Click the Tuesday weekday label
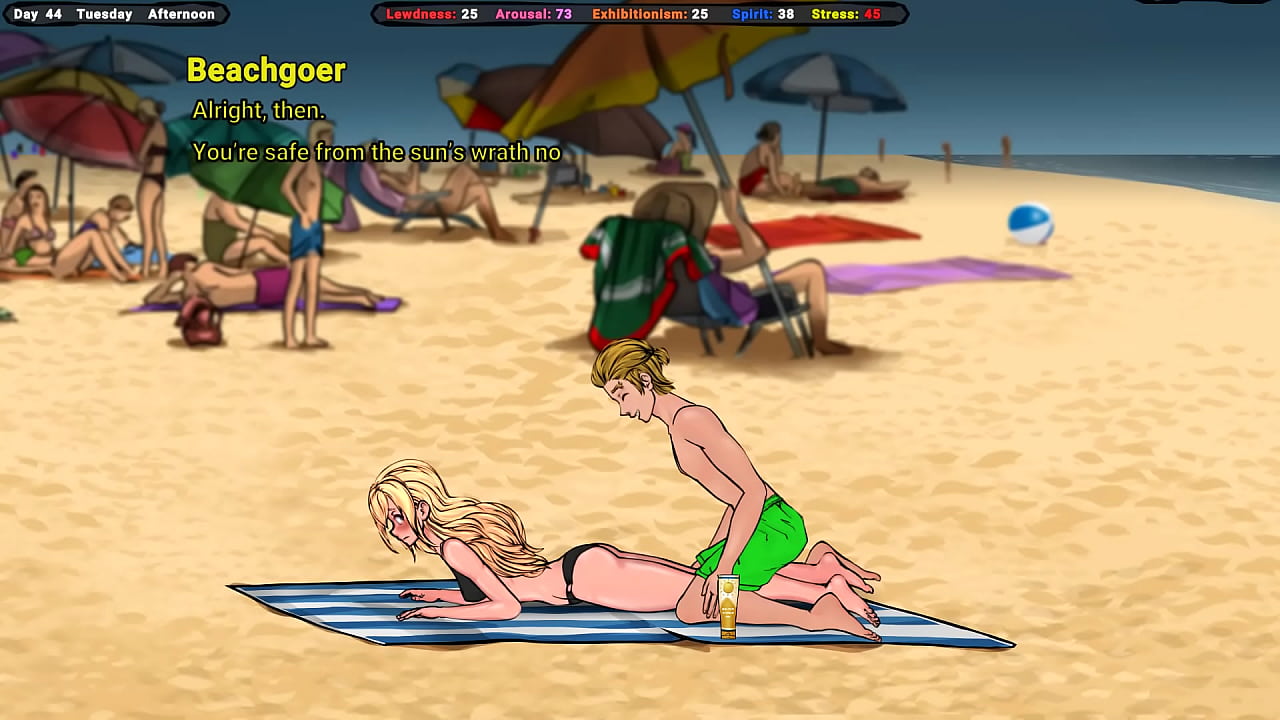The width and height of the screenshot is (1280, 720). point(103,14)
